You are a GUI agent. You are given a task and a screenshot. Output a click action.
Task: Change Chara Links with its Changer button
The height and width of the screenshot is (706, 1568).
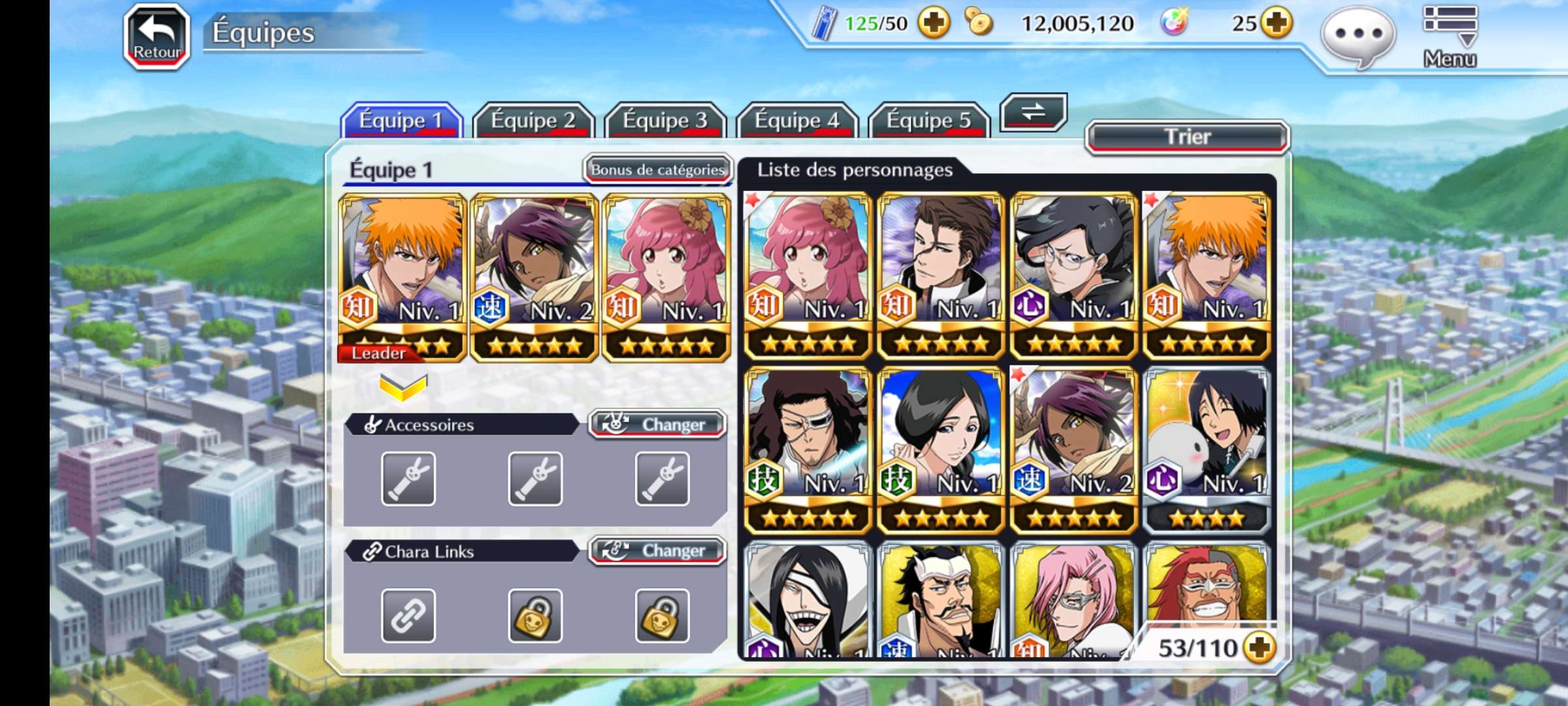(x=657, y=551)
